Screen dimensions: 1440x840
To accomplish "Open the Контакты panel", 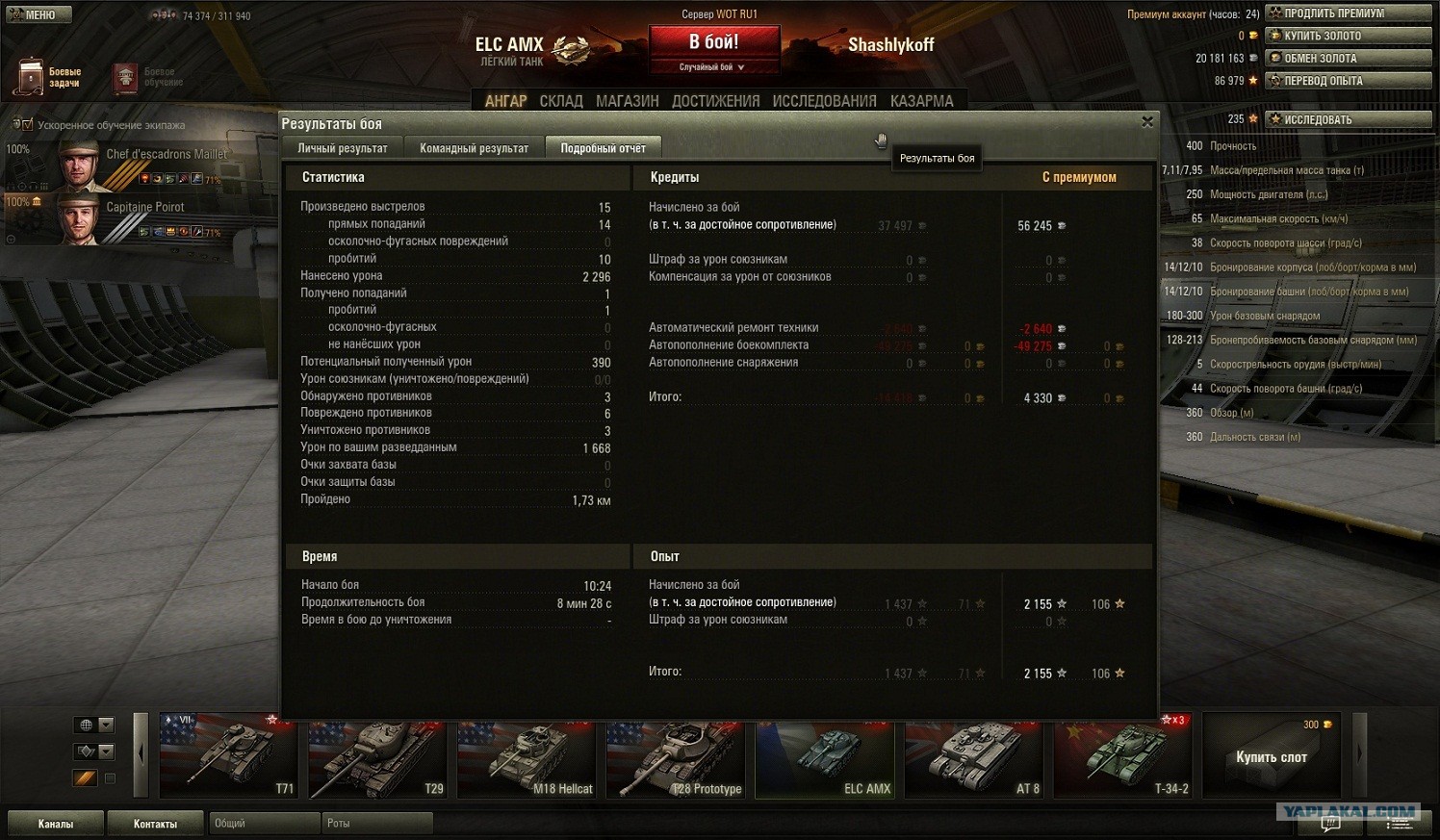I will pyautogui.click(x=155, y=824).
